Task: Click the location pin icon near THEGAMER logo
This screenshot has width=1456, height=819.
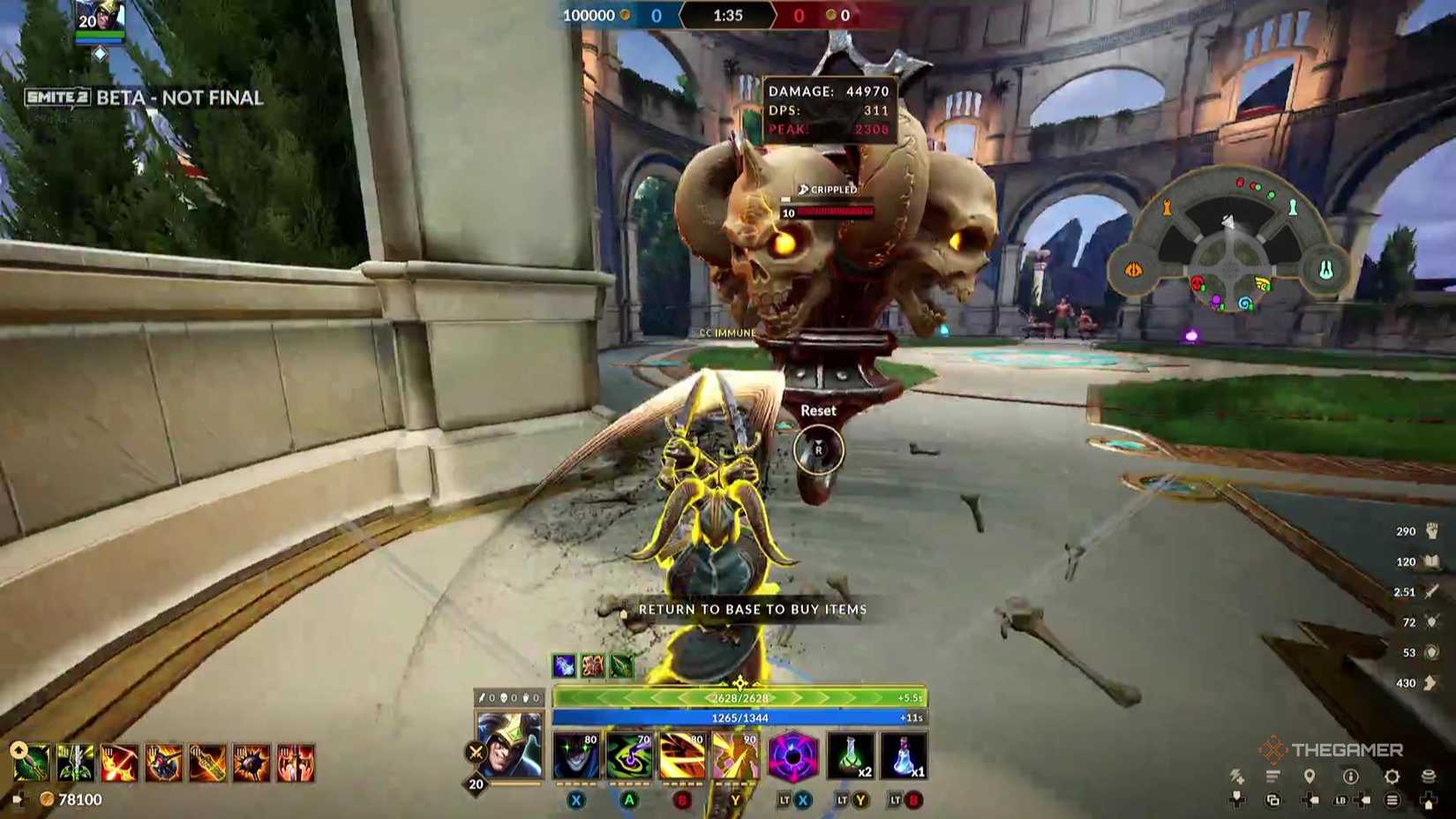Action: point(1310,776)
